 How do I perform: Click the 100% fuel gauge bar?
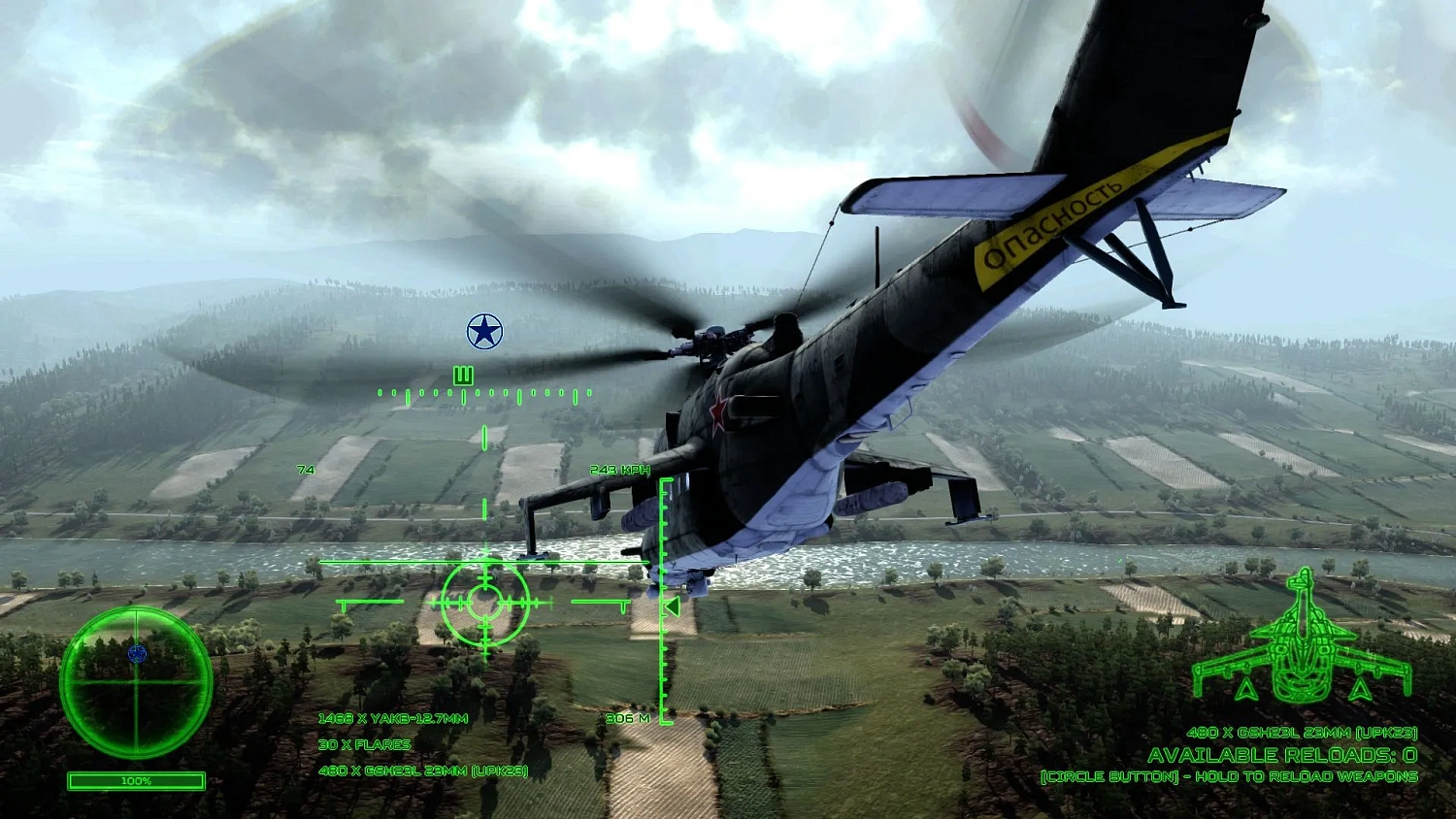point(134,779)
